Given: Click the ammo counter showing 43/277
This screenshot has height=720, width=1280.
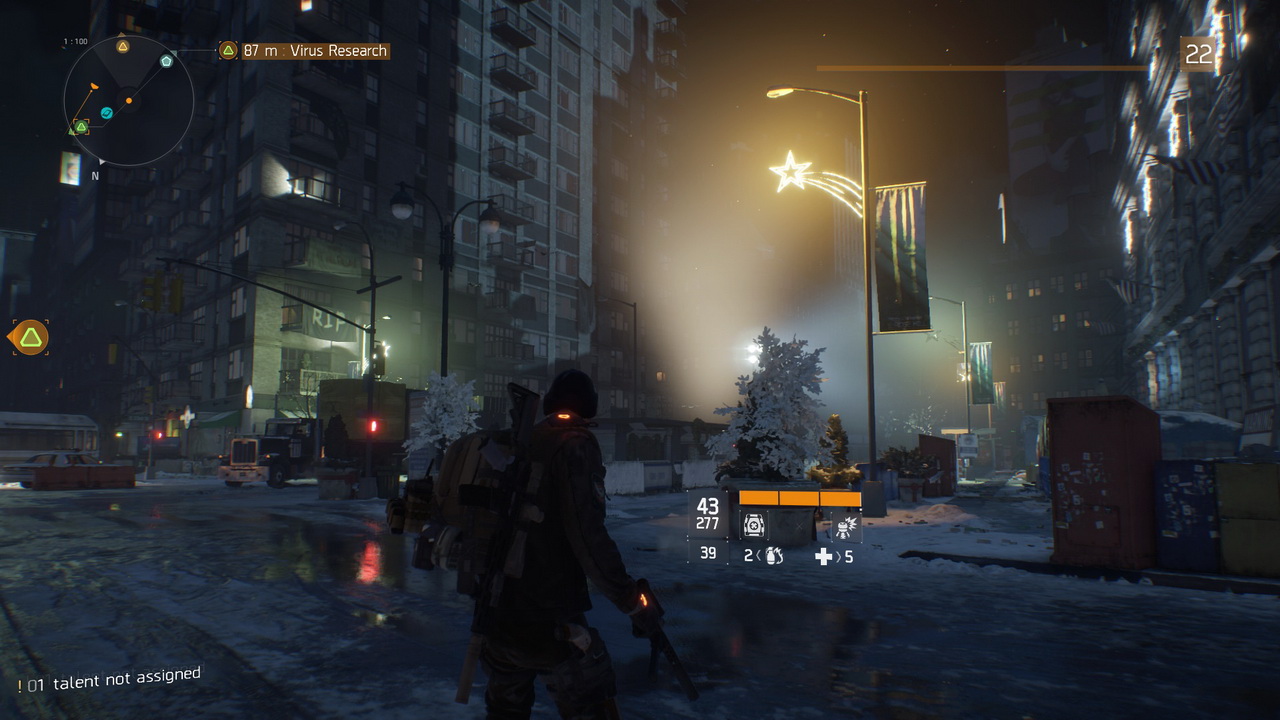Looking at the screenshot, I should pyautogui.click(x=707, y=511).
